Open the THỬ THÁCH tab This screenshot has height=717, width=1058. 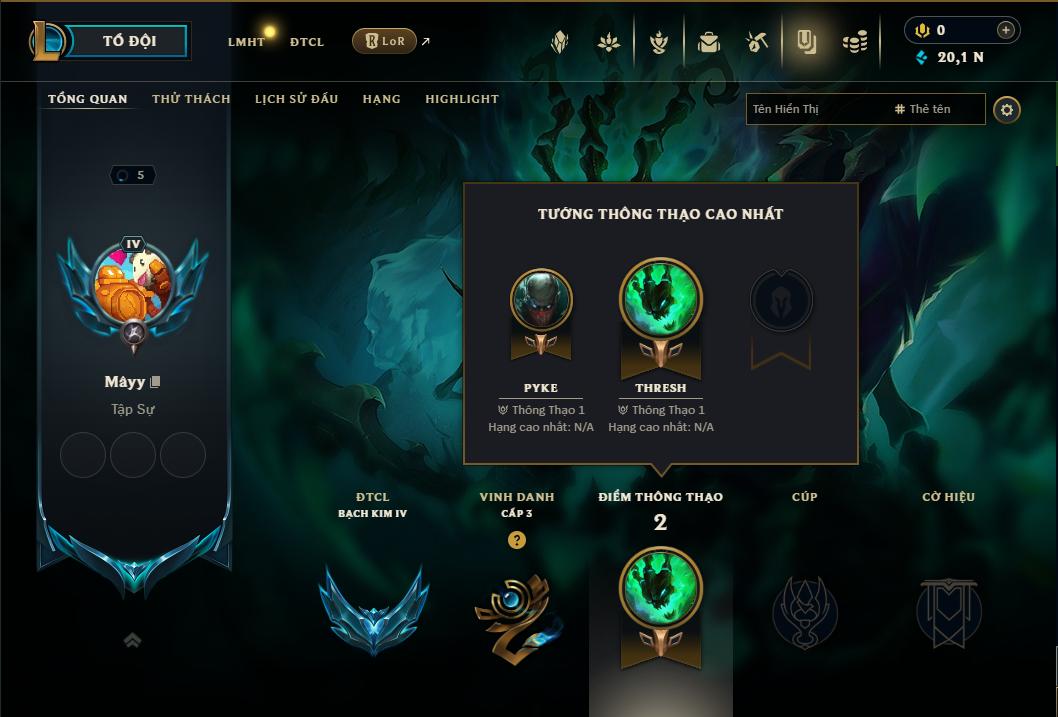[x=191, y=99]
